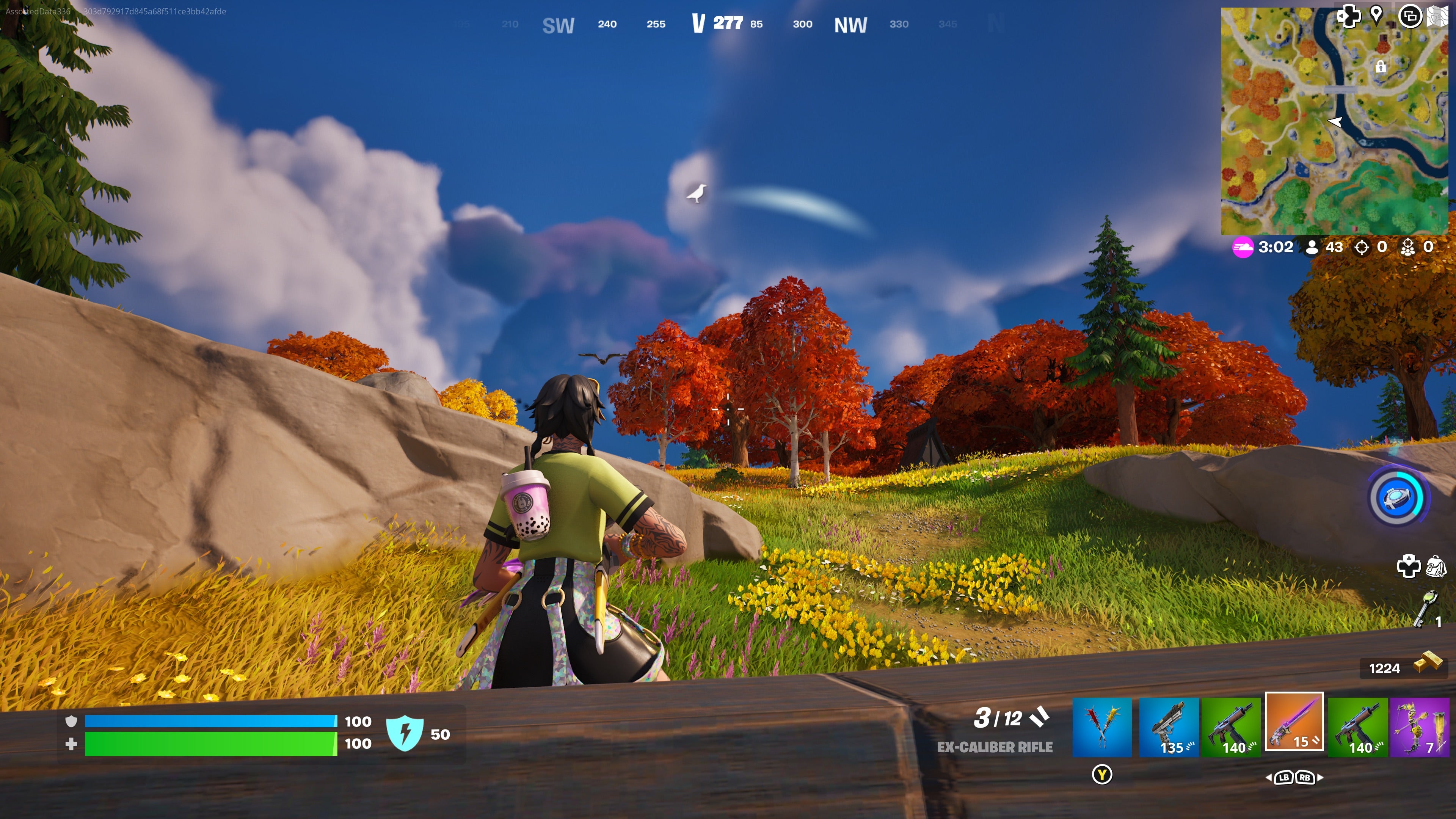This screenshot has height=819, width=1456.
Task: Select the shield bolt icon beside the health bars
Action: point(406,734)
